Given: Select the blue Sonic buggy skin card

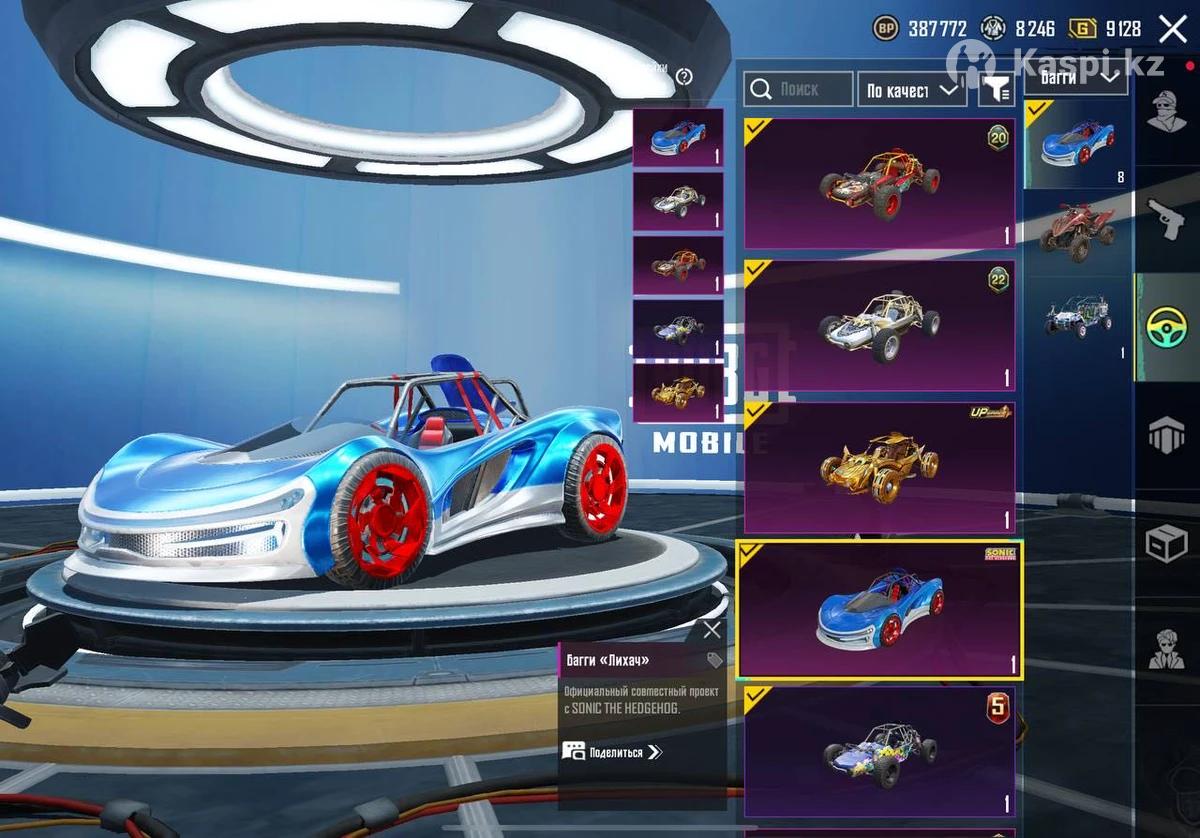Looking at the screenshot, I should (879, 610).
